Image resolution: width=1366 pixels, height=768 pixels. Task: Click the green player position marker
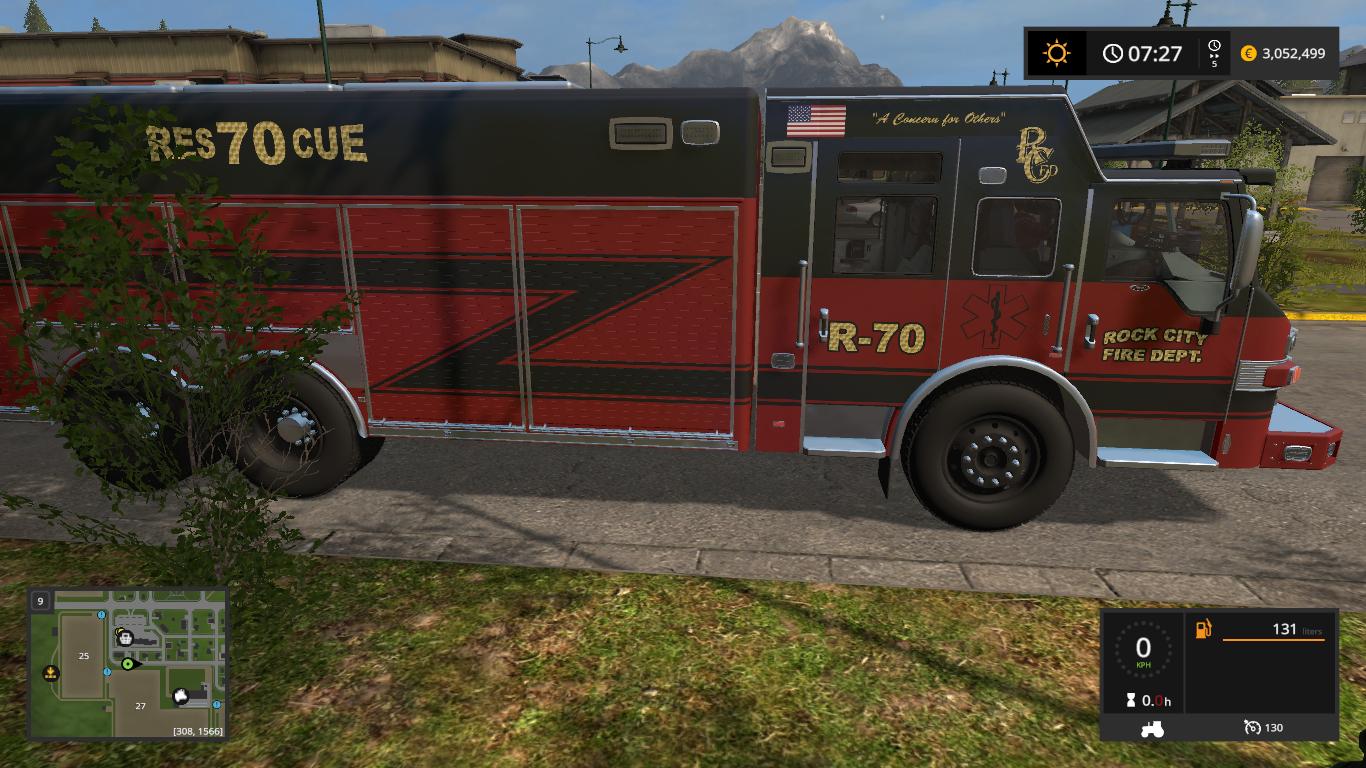pyautogui.click(x=128, y=663)
